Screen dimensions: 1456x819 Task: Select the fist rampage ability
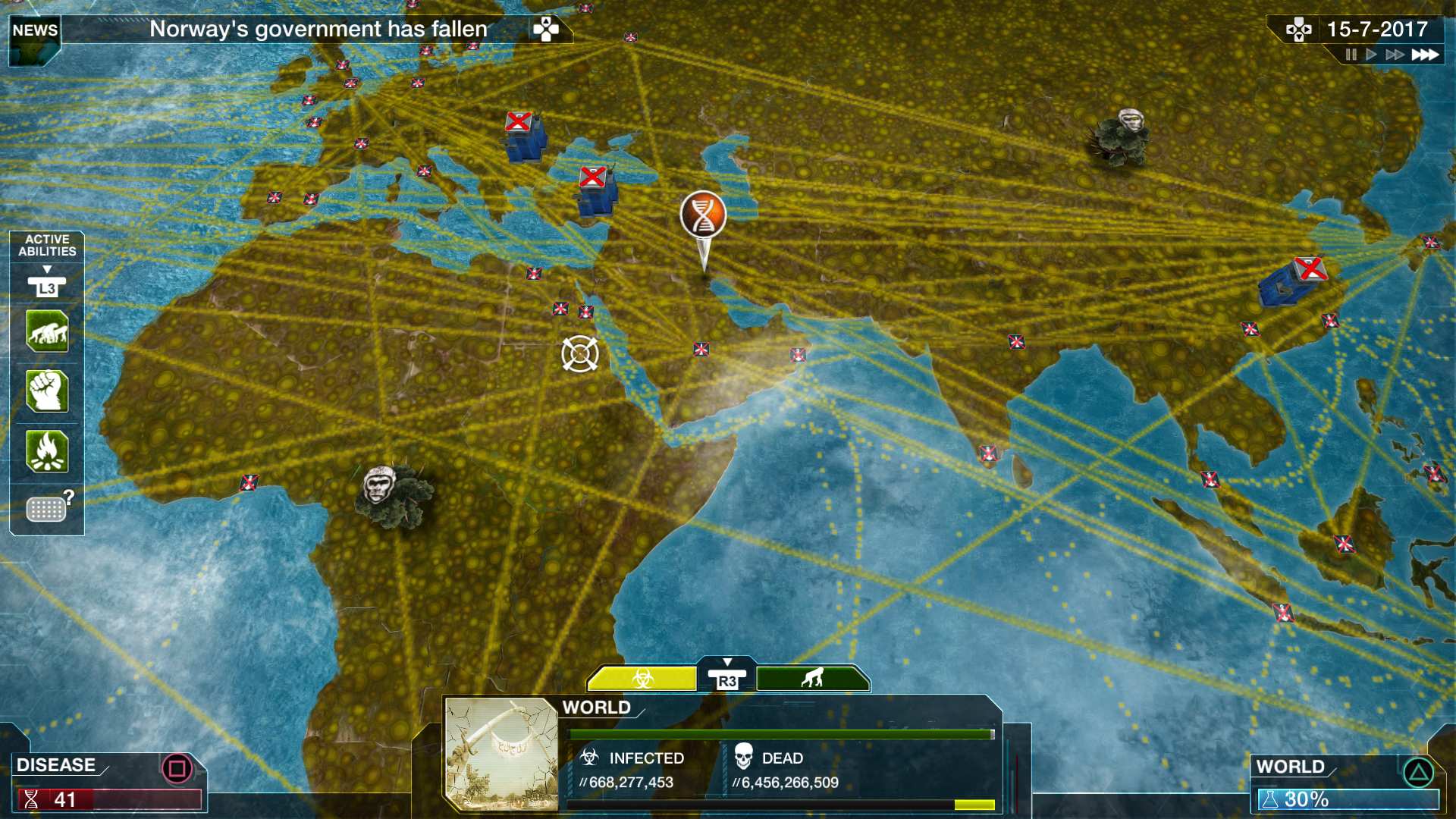pos(46,391)
